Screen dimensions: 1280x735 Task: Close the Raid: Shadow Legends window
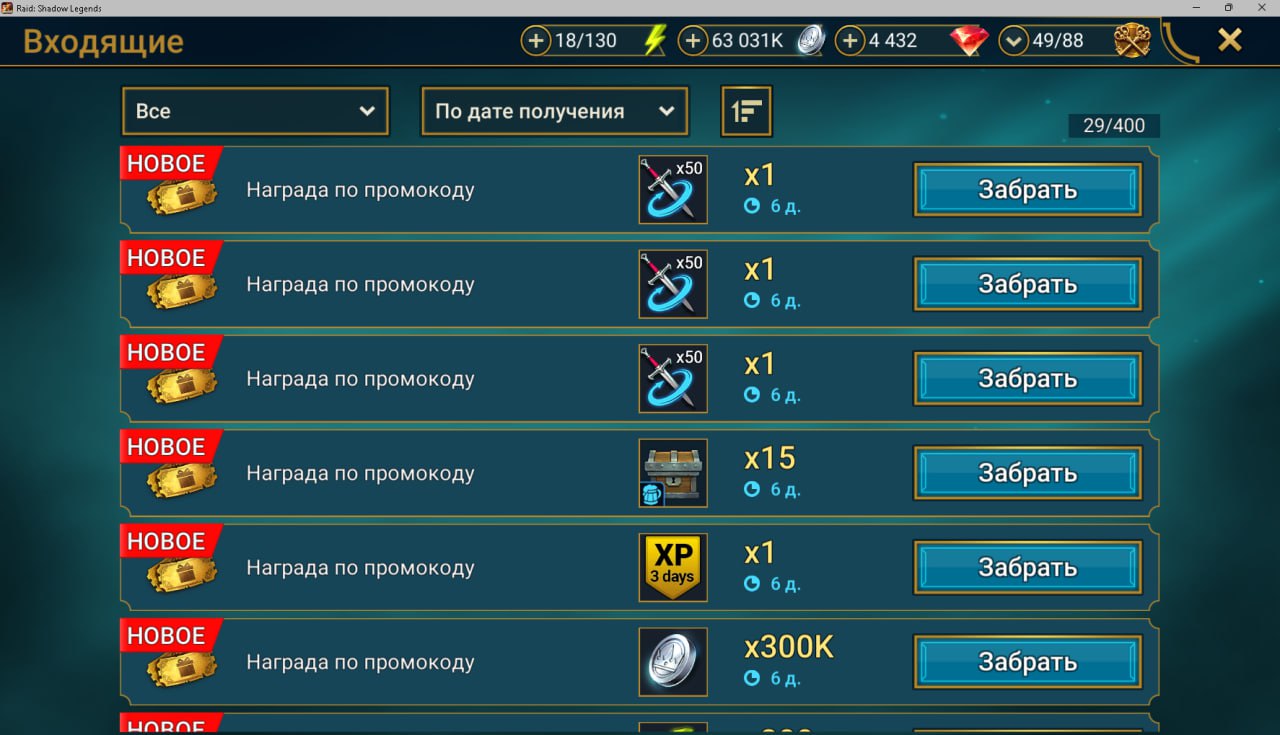click(x=1261, y=8)
